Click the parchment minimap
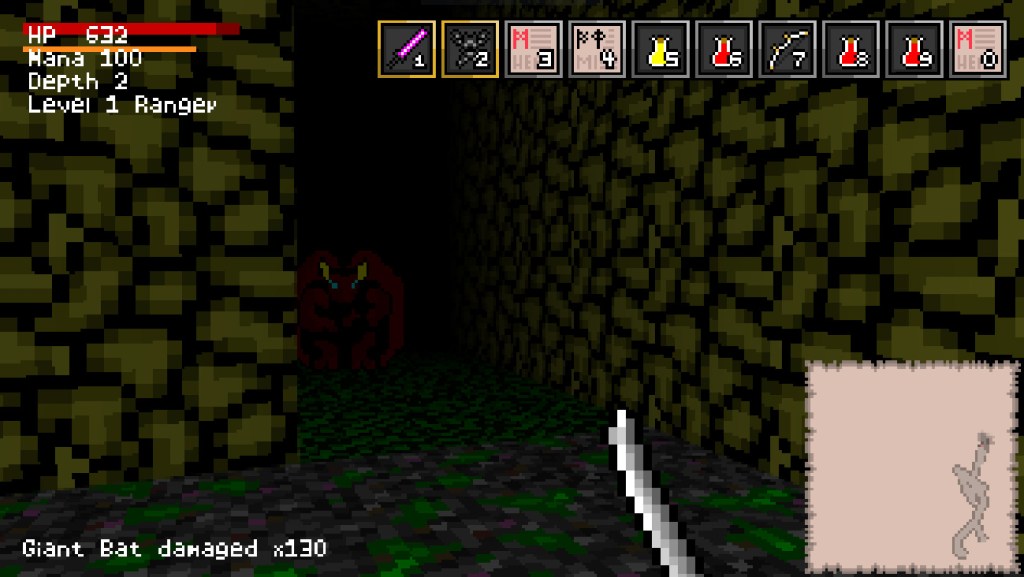The width and height of the screenshot is (1024, 577). tap(910, 466)
